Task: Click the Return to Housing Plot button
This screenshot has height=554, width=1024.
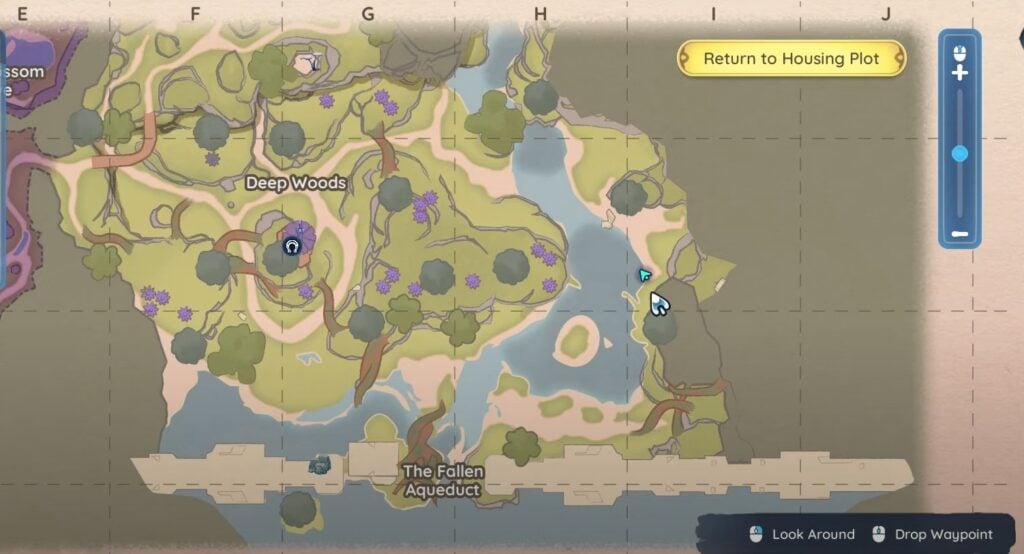Action: tap(791, 58)
